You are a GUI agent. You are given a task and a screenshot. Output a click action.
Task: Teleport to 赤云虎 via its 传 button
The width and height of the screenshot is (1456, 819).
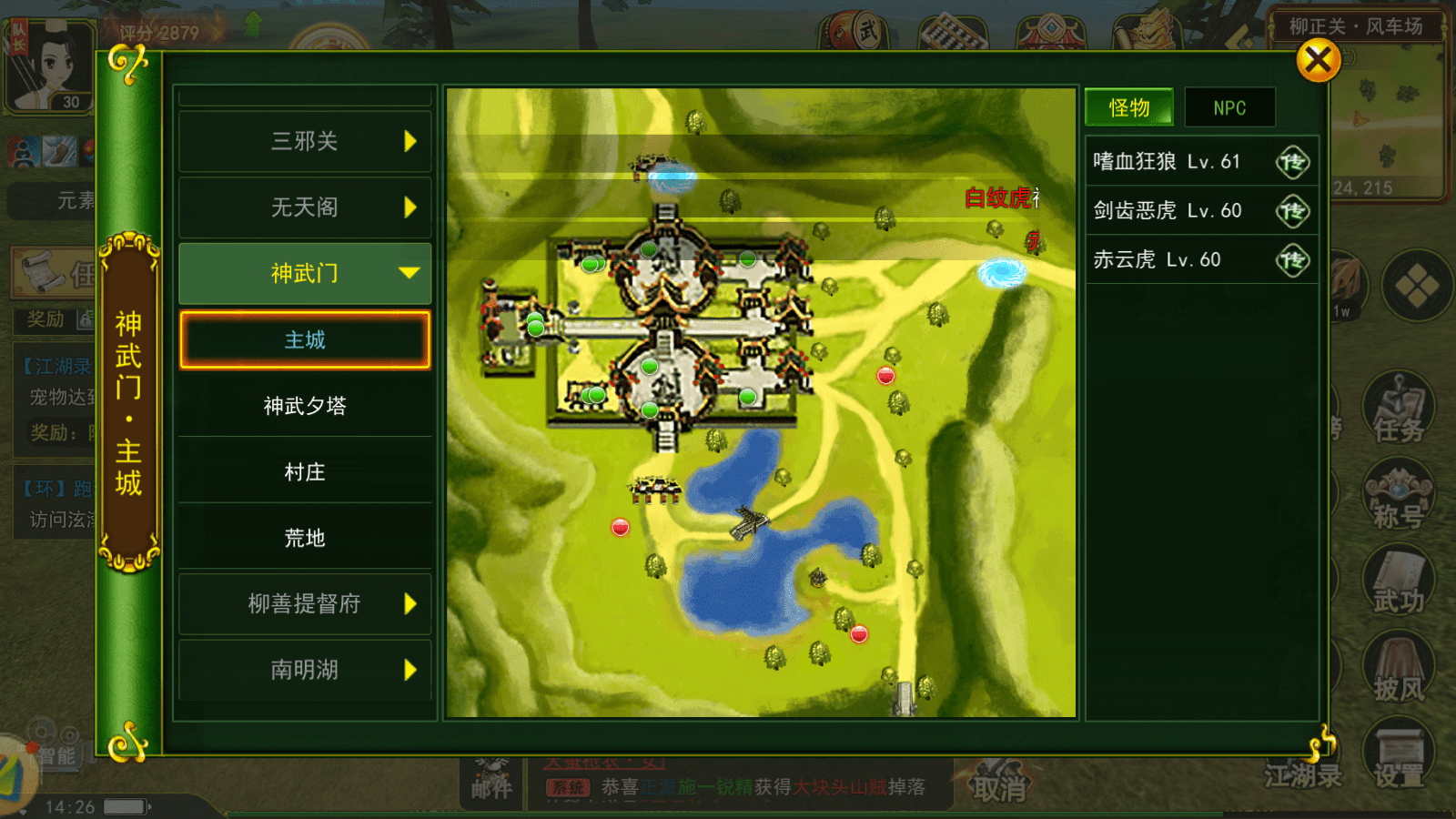tap(1294, 259)
